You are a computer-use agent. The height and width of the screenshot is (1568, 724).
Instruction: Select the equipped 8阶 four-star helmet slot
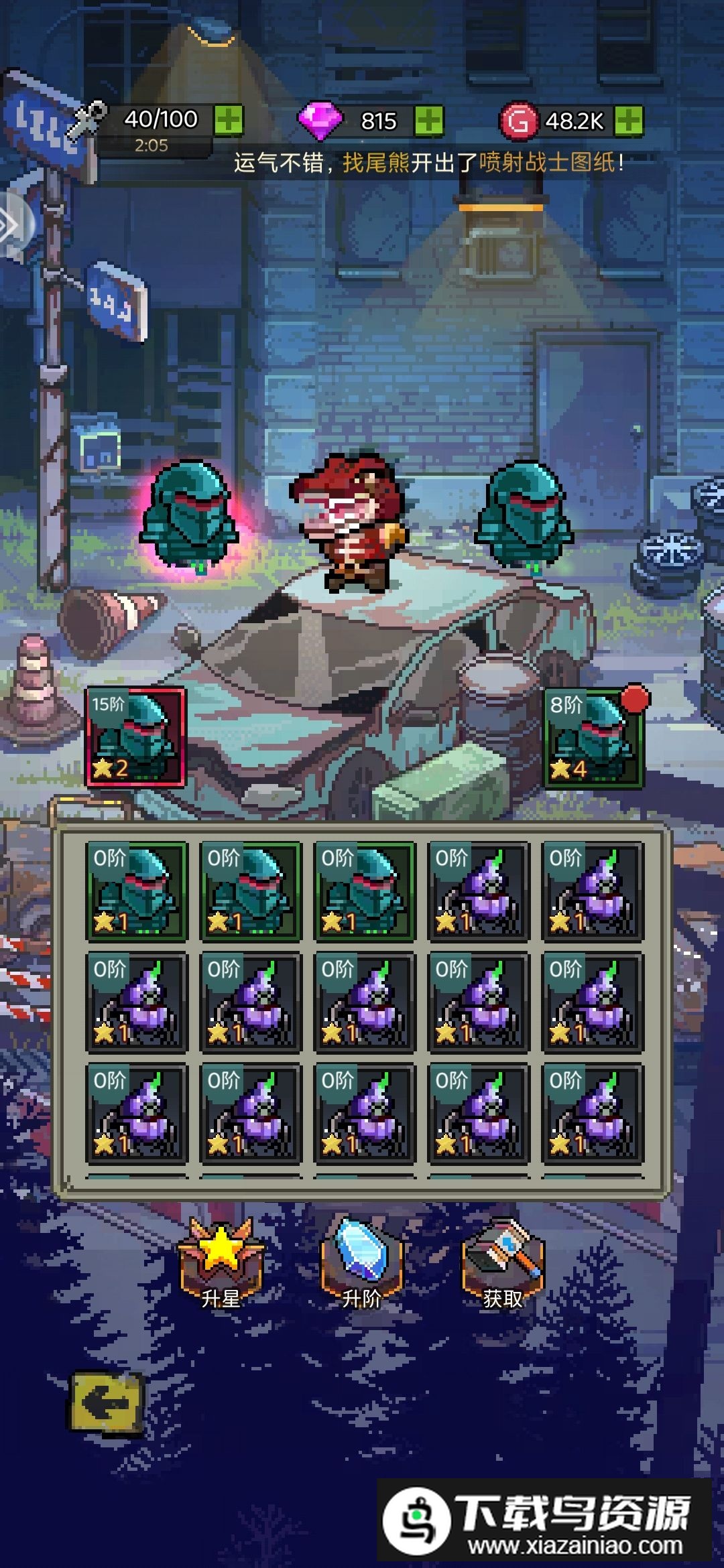(x=593, y=737)
